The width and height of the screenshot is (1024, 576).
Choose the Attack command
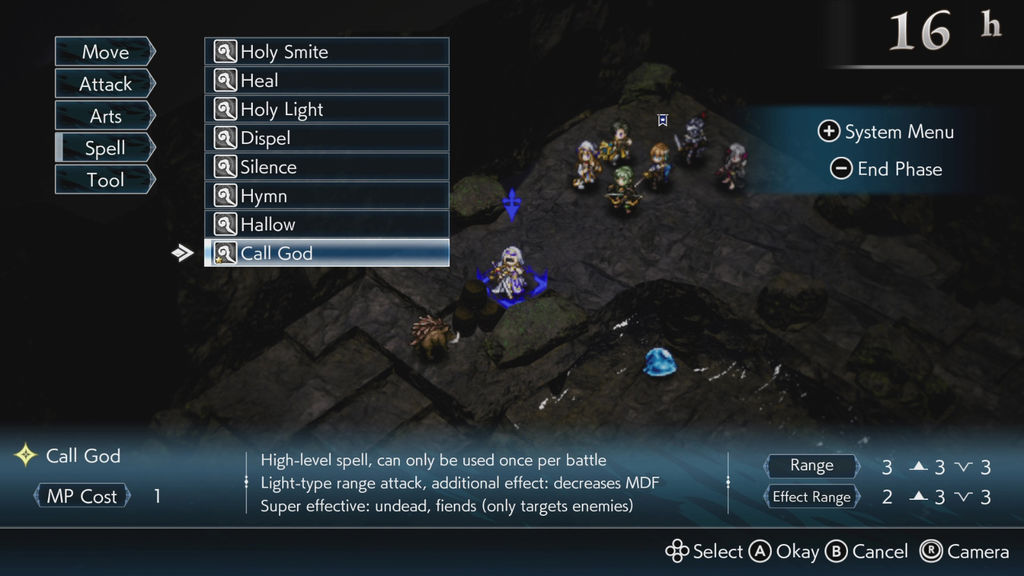(105, 84)
